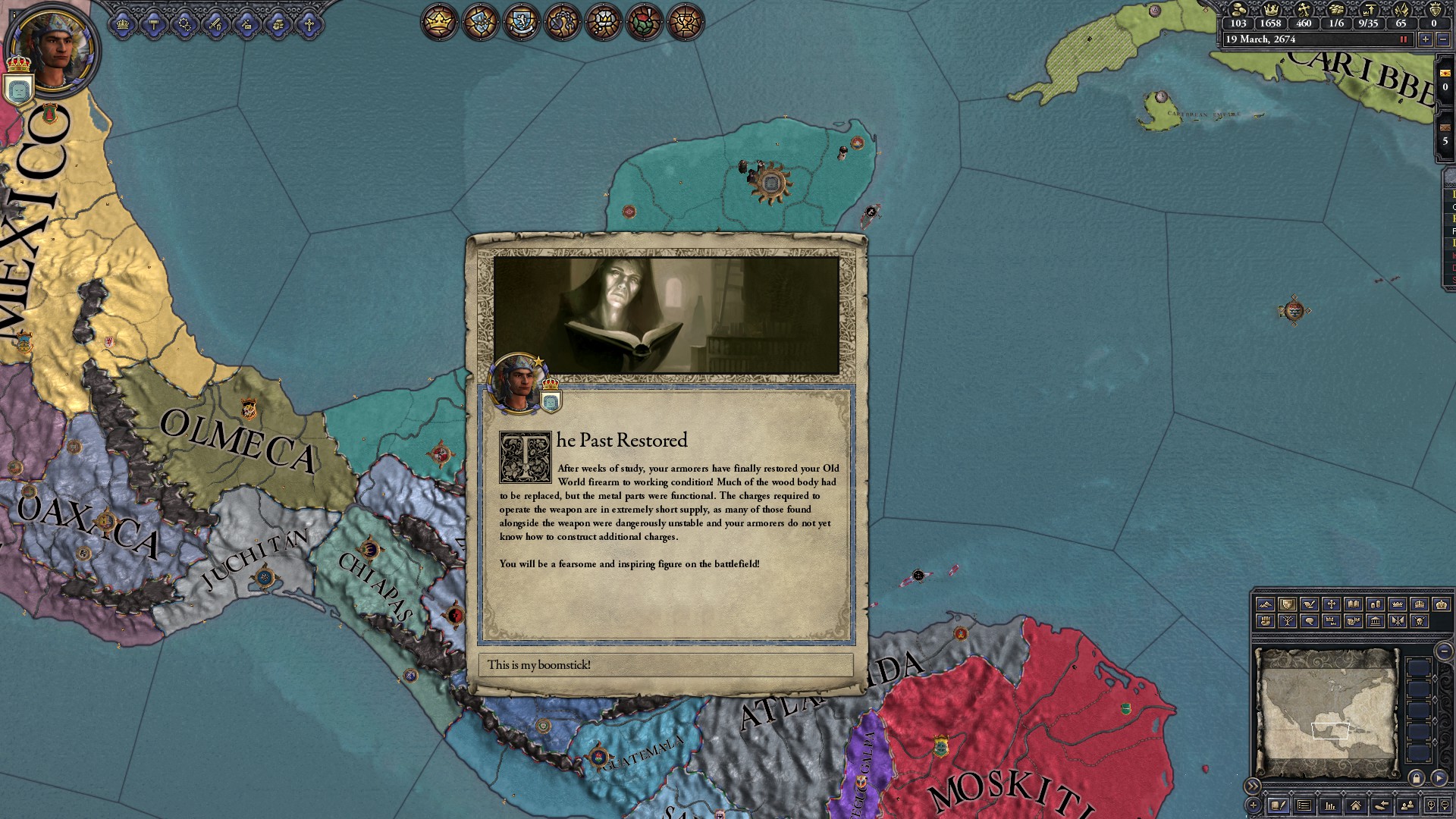Open the crown-shaped character tab button
This screenshot has height=819, width=1456.
123,25
